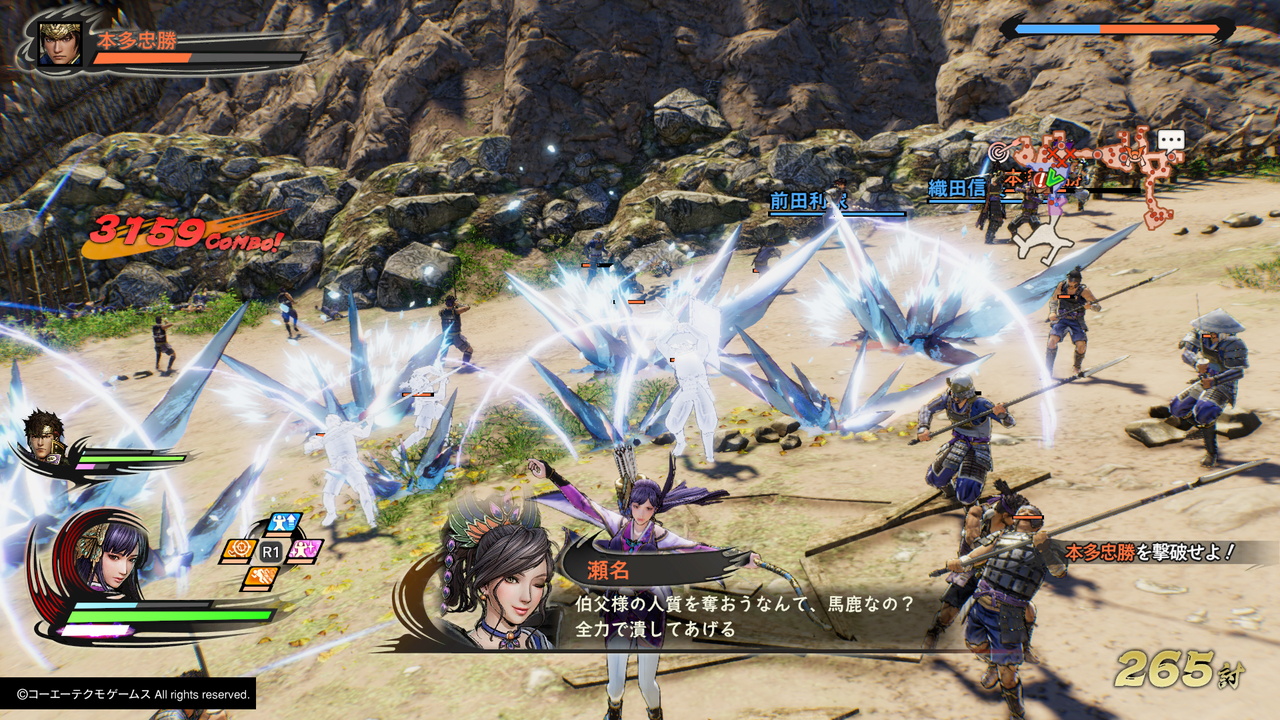This screenshot has width=1280, height=720.
Task: Click the green checkmark marker on the minimap
Action: [x=1054, y=177]
